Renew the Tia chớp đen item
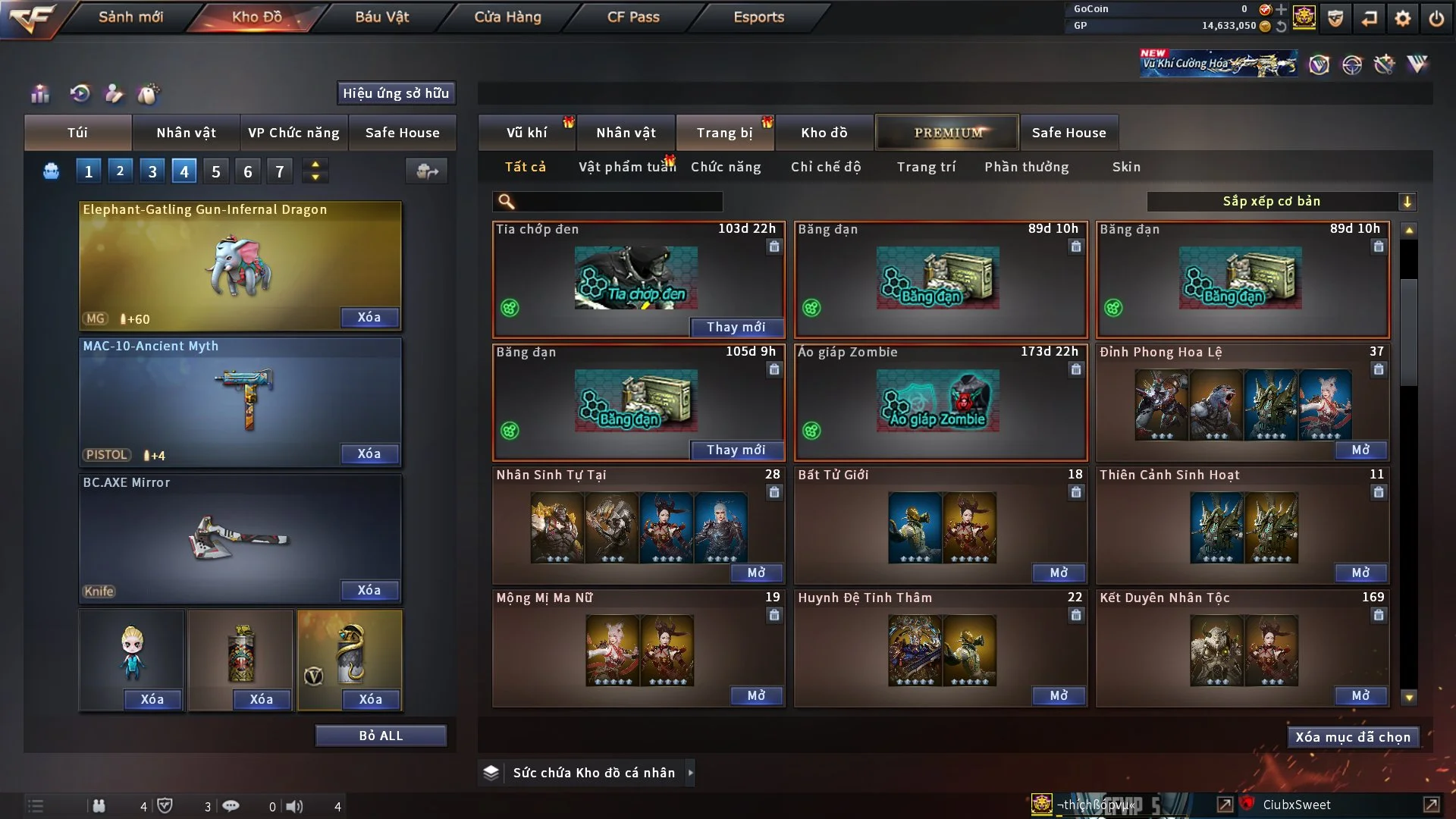The height and width of the screenshot is (819, 1456). [x=736, y=327]
